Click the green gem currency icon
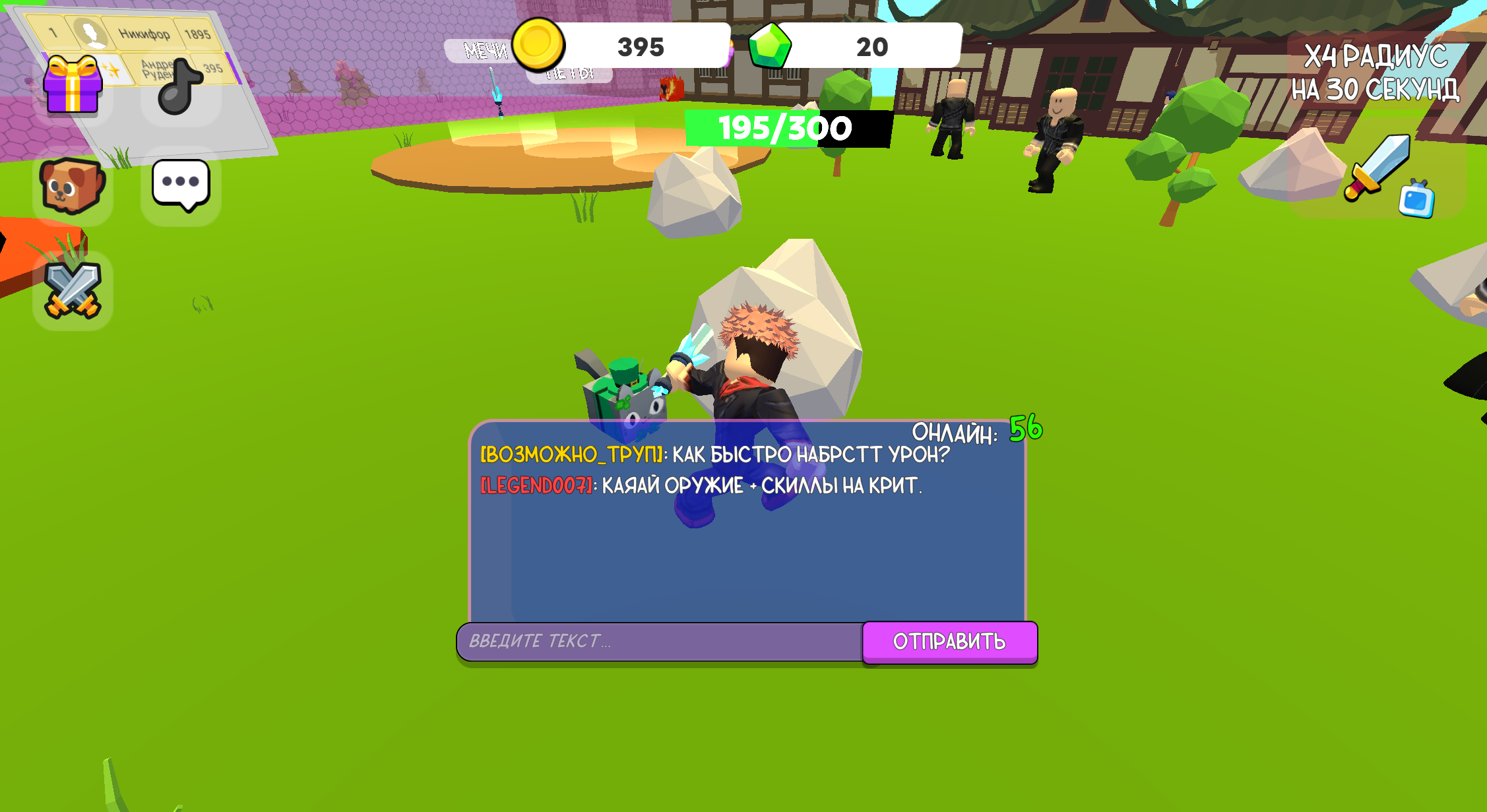Viewport: 1487px width, 812px height. [x=772, y=46]
